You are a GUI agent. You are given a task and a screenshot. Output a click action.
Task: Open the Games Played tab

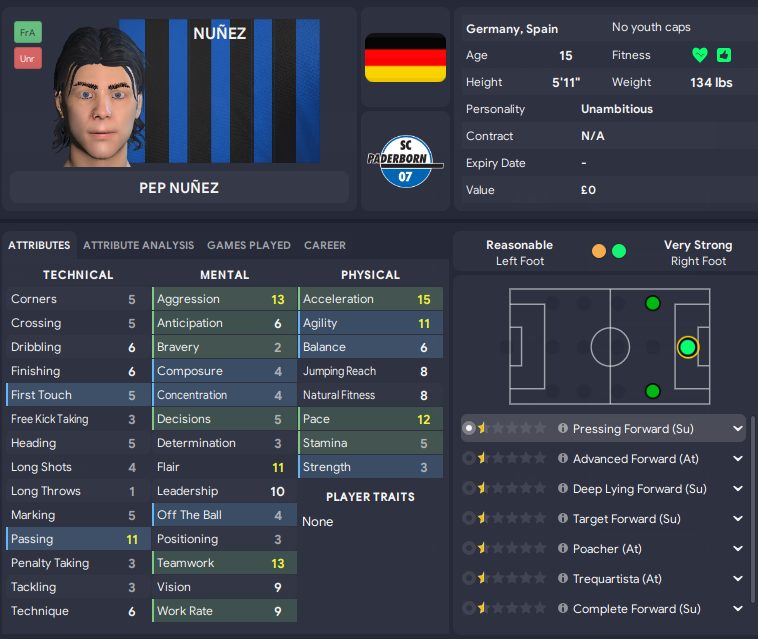pos(249,245)
